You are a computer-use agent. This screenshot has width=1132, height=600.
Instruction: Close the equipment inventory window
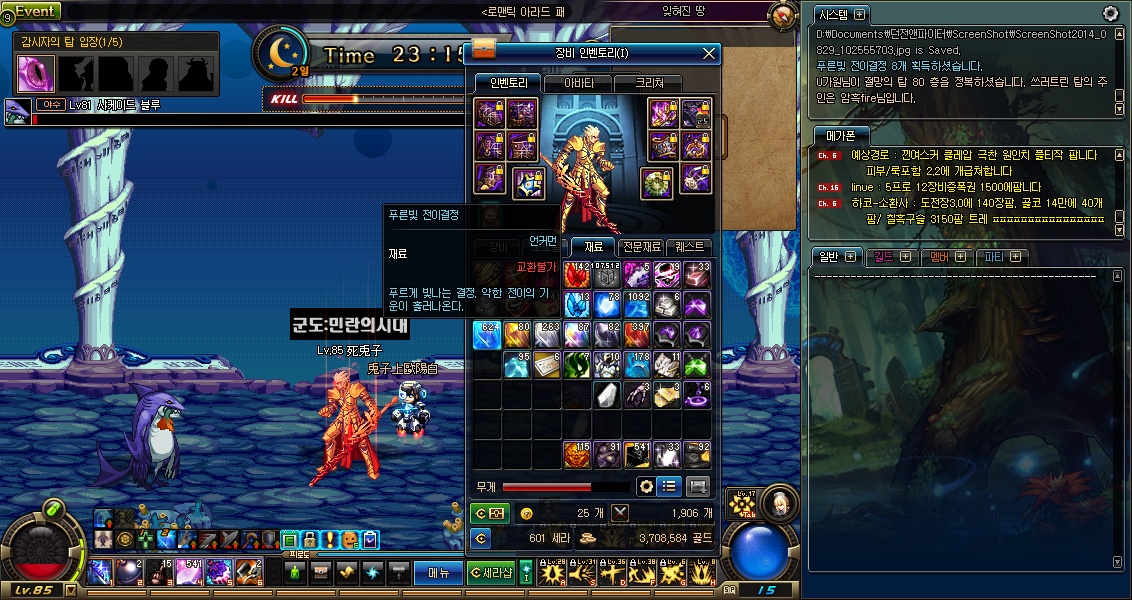(710, 54)
